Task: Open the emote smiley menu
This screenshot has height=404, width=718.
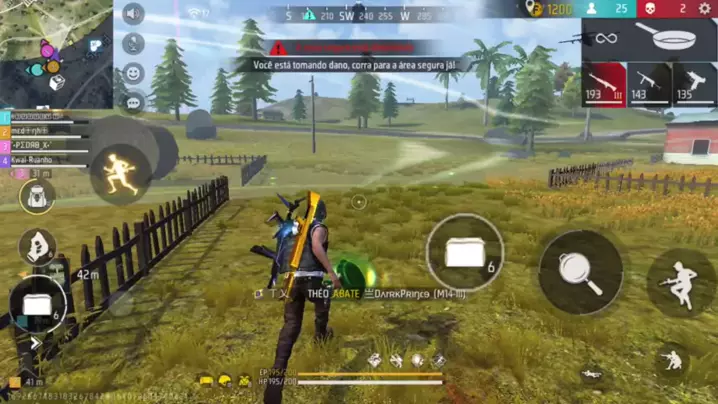Action: coord(133,73)
